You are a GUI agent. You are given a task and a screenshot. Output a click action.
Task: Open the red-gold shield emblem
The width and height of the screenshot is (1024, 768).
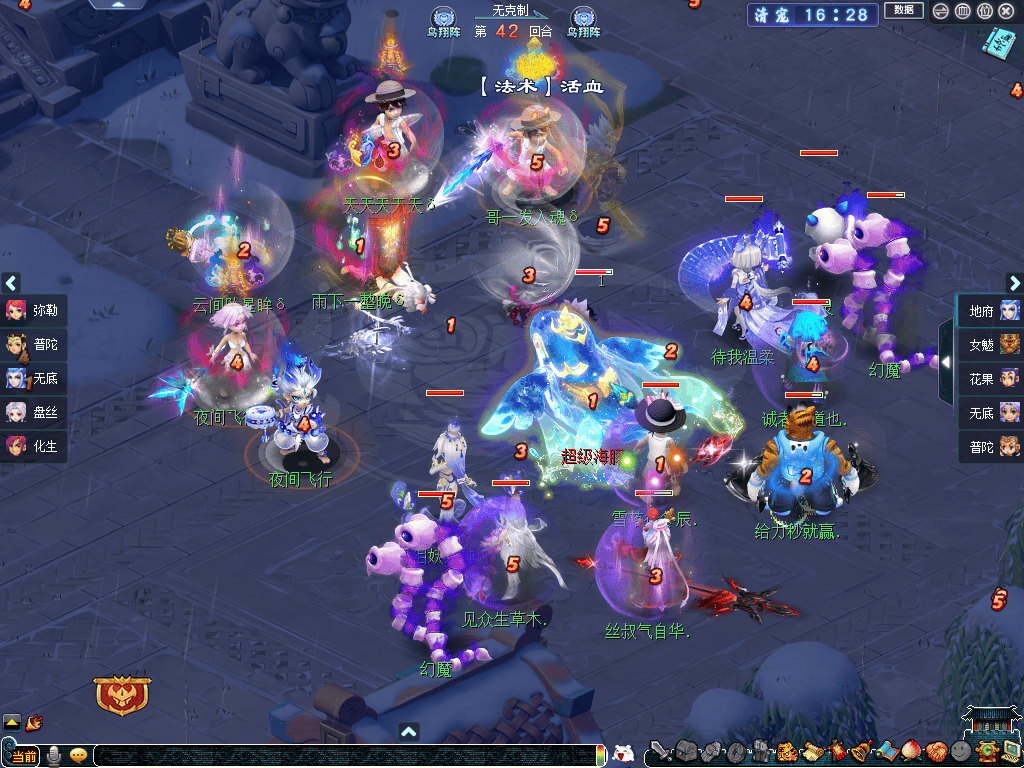coord(122,695)
